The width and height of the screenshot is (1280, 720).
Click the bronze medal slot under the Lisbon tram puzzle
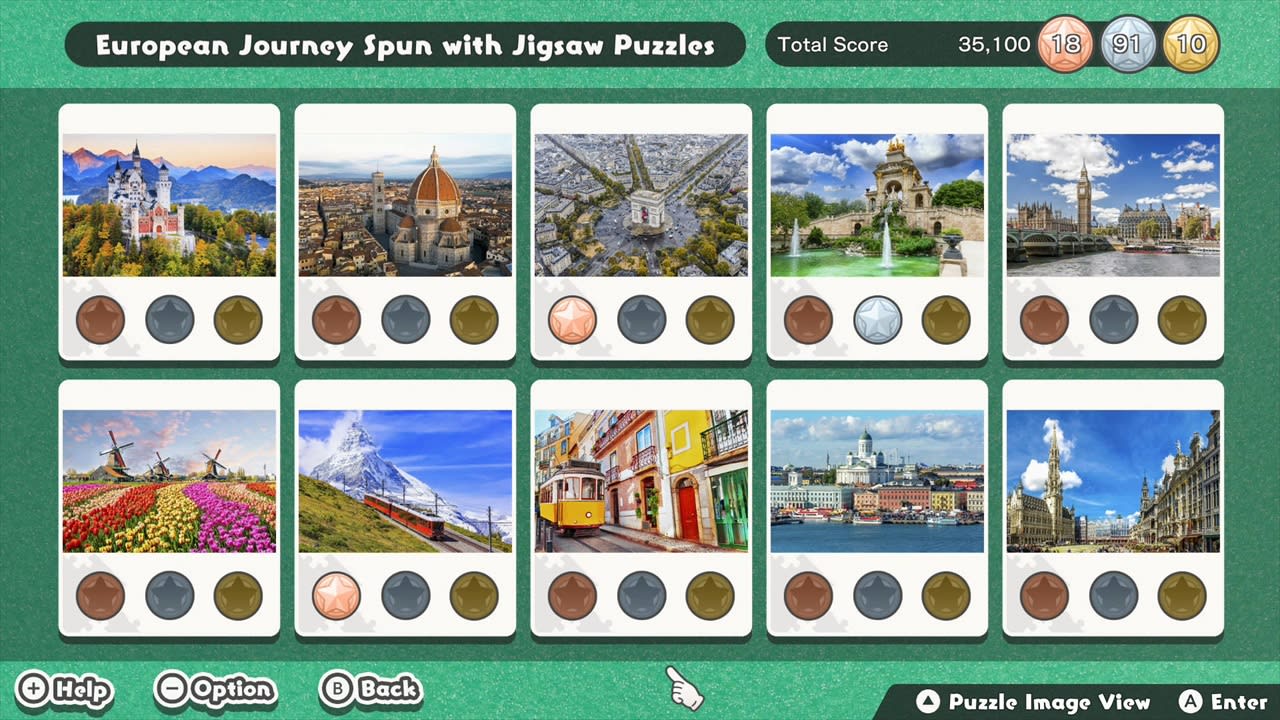pyautogui.click(x=573, y=595)
